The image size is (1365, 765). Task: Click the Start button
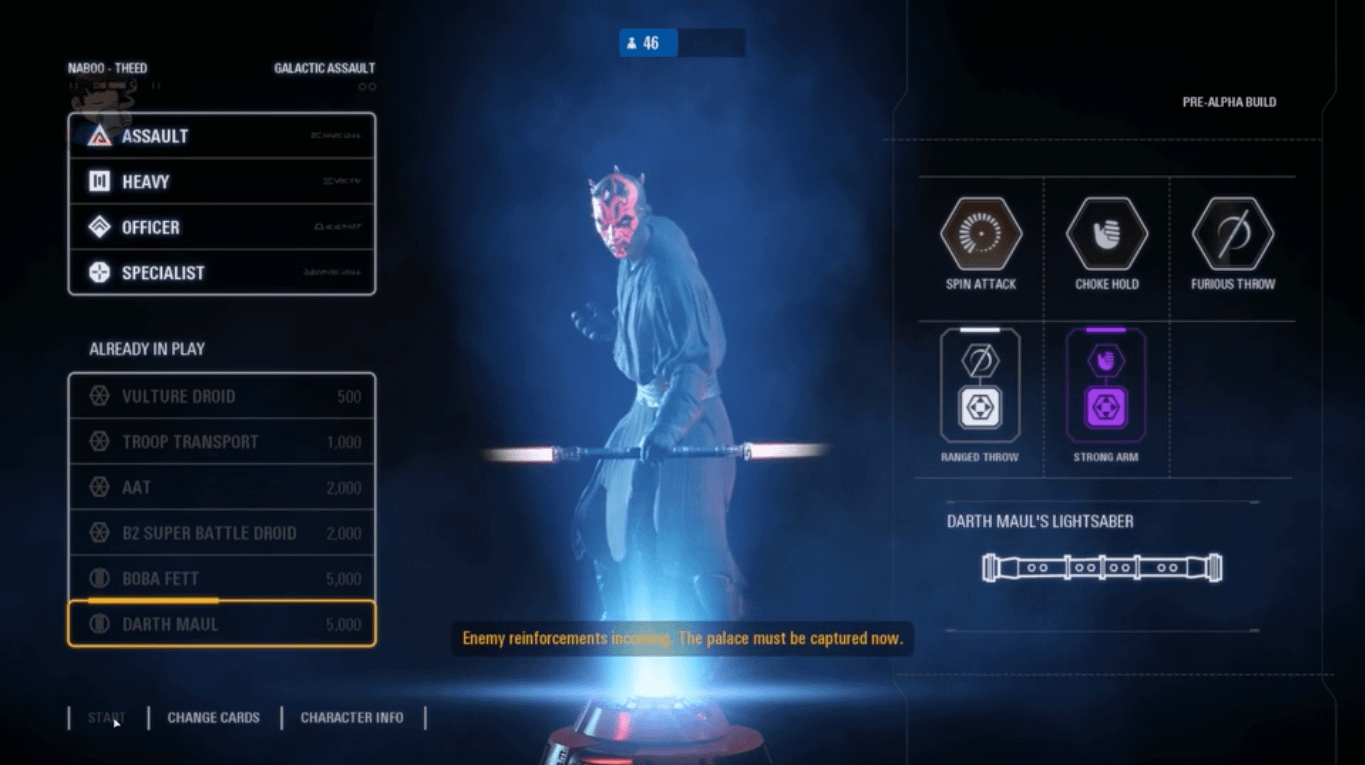coord(105,718)
